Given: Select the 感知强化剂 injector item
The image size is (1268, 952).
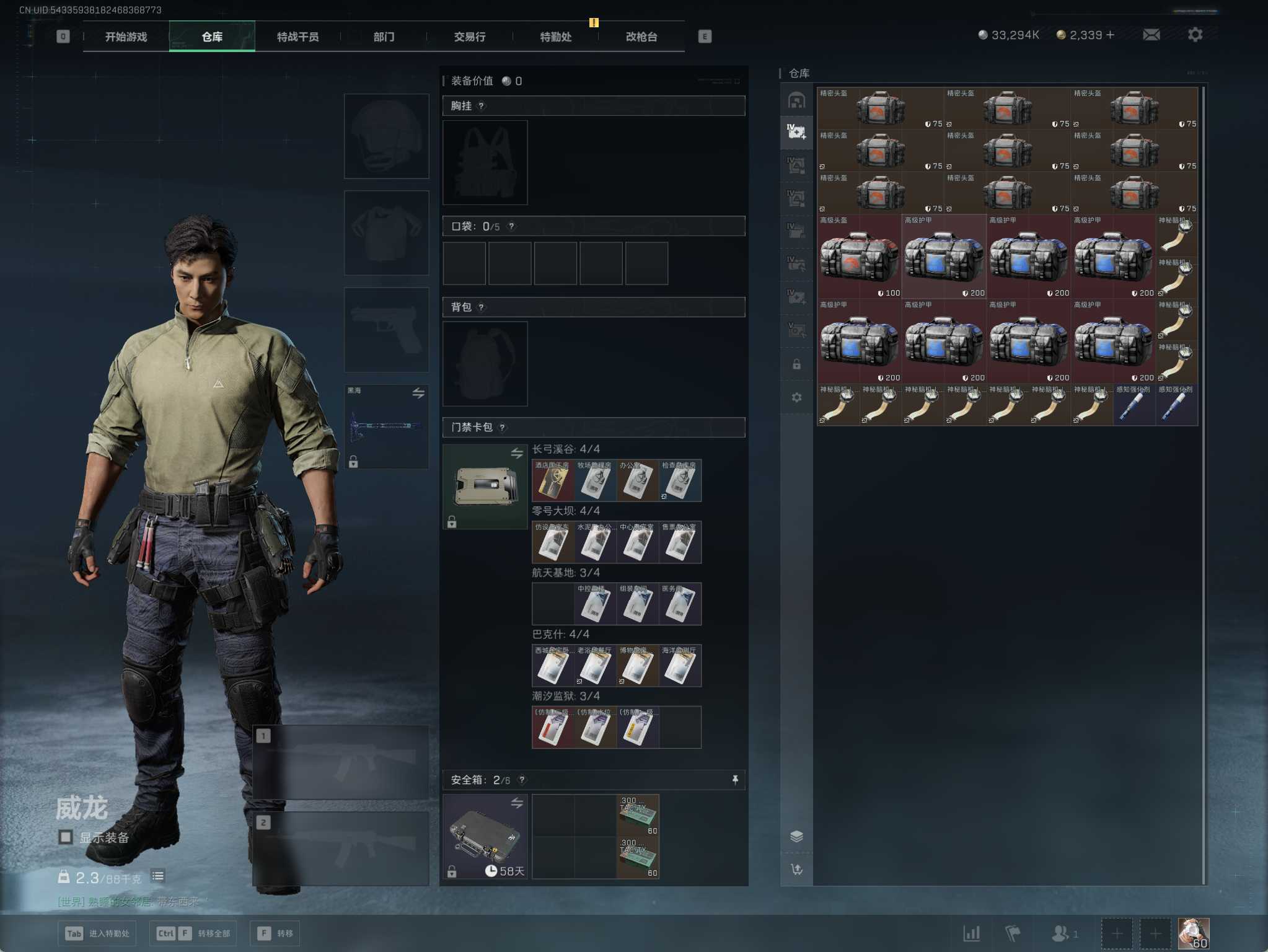Looking at the screenshot, I should coord(1134,405).
